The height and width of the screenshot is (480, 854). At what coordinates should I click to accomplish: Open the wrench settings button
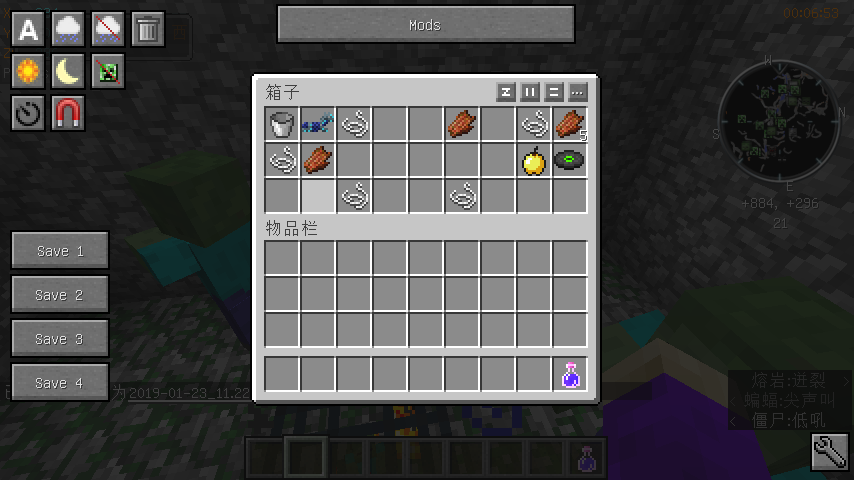click(x=829, y=453)
